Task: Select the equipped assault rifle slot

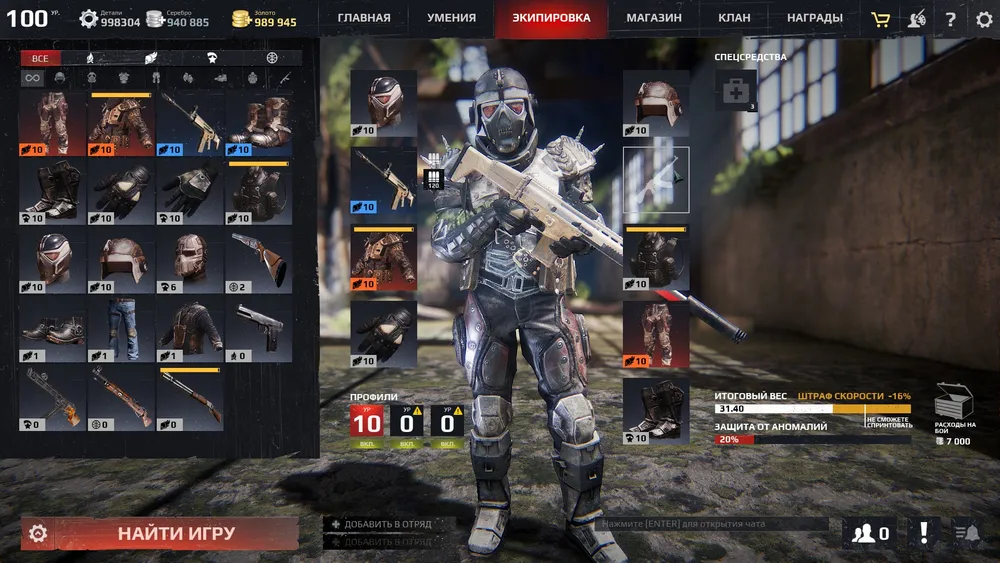Action: pyautogui.click(x=383, y=180)
